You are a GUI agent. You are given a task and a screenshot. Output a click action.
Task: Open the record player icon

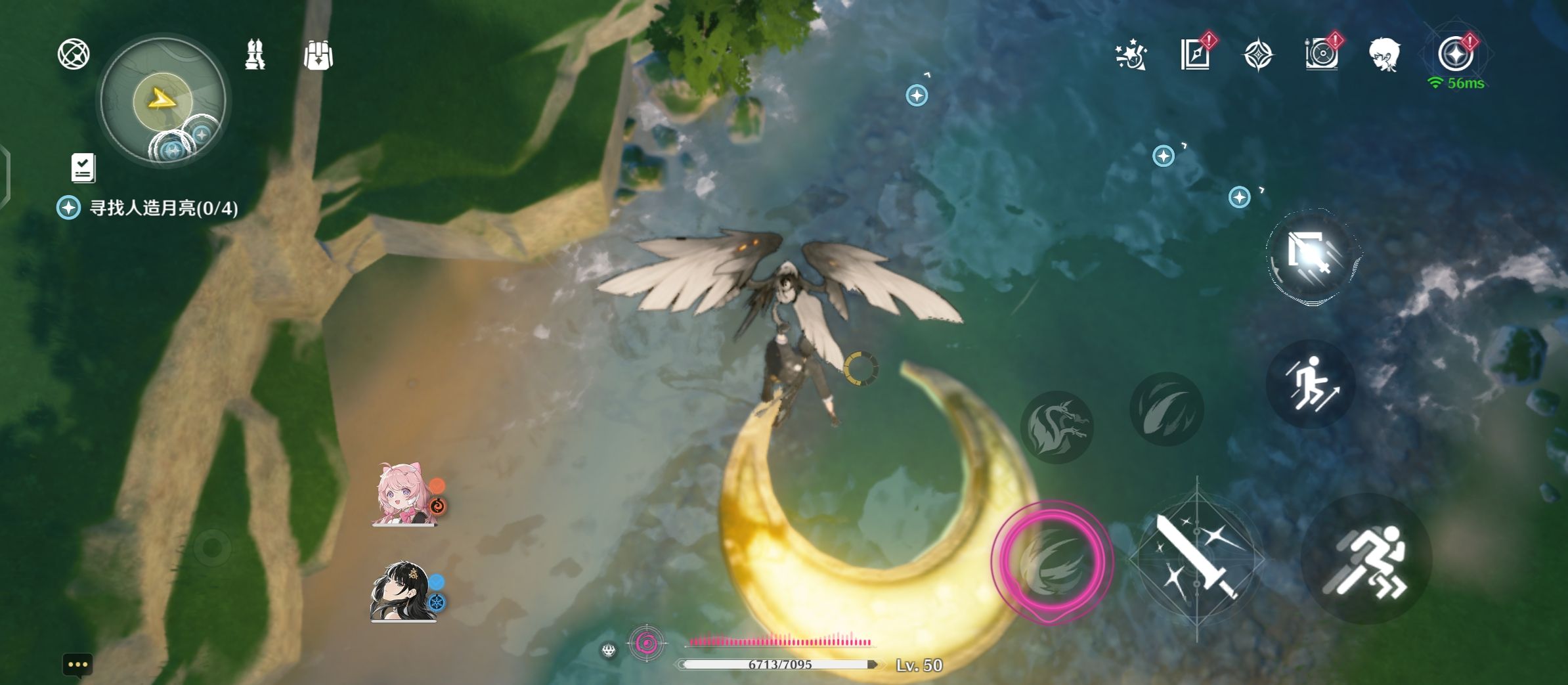click(1321, 54)
